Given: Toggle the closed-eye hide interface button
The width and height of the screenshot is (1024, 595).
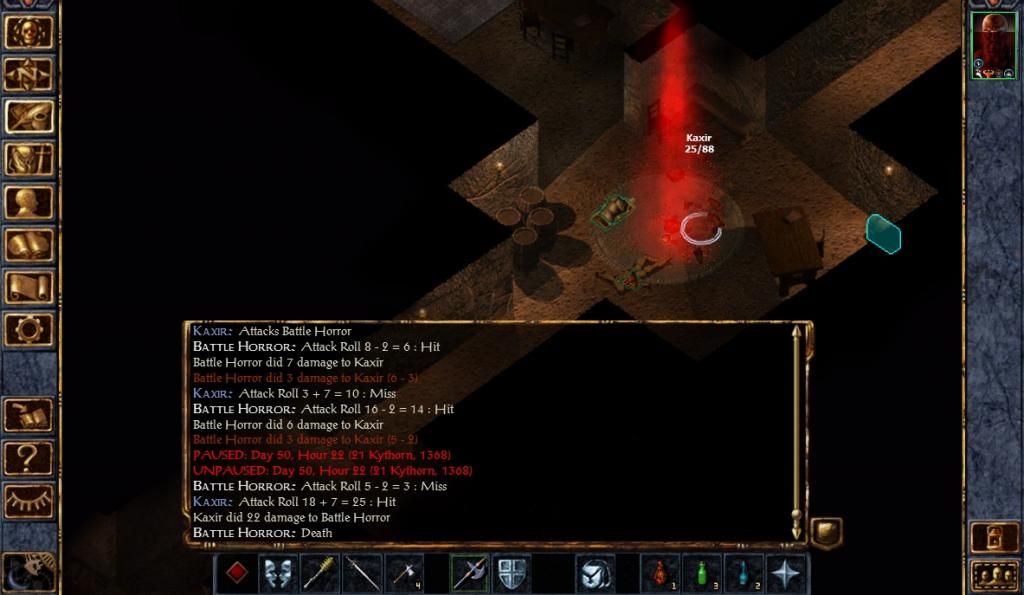Looking at the screenshot, I should tap(29, 500).
